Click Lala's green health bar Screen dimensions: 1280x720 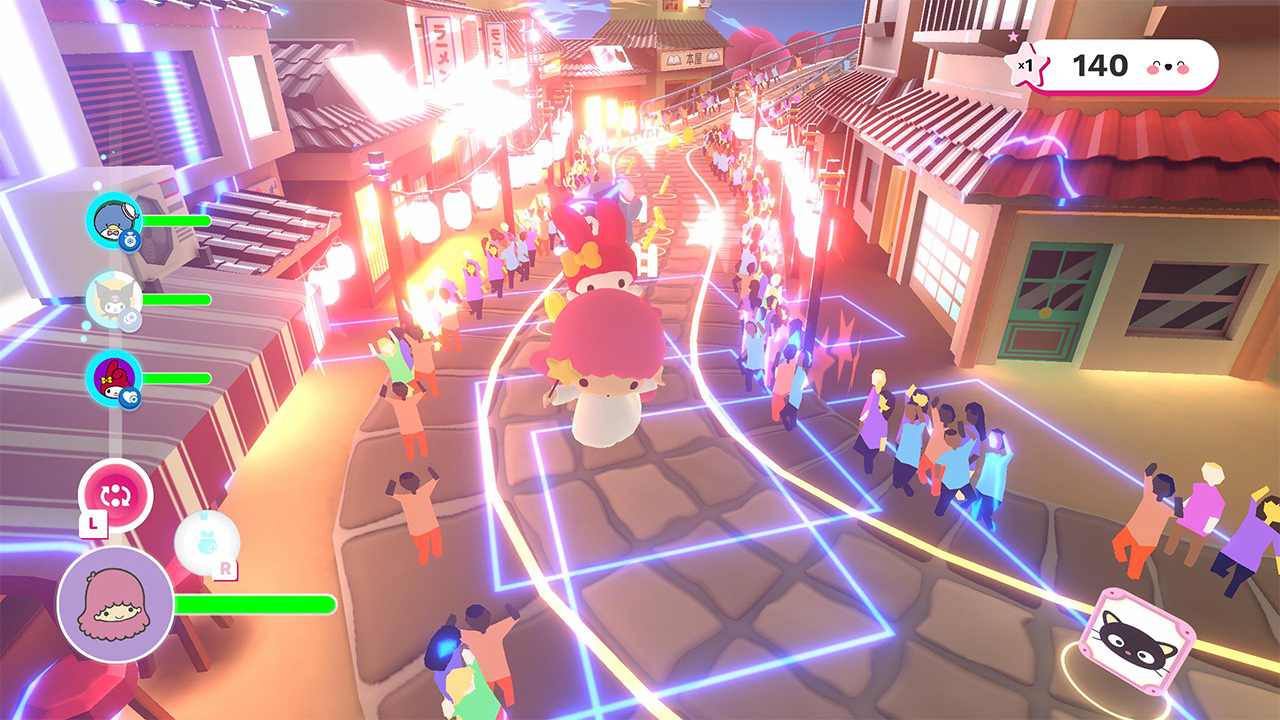click(x=255, y=603)
